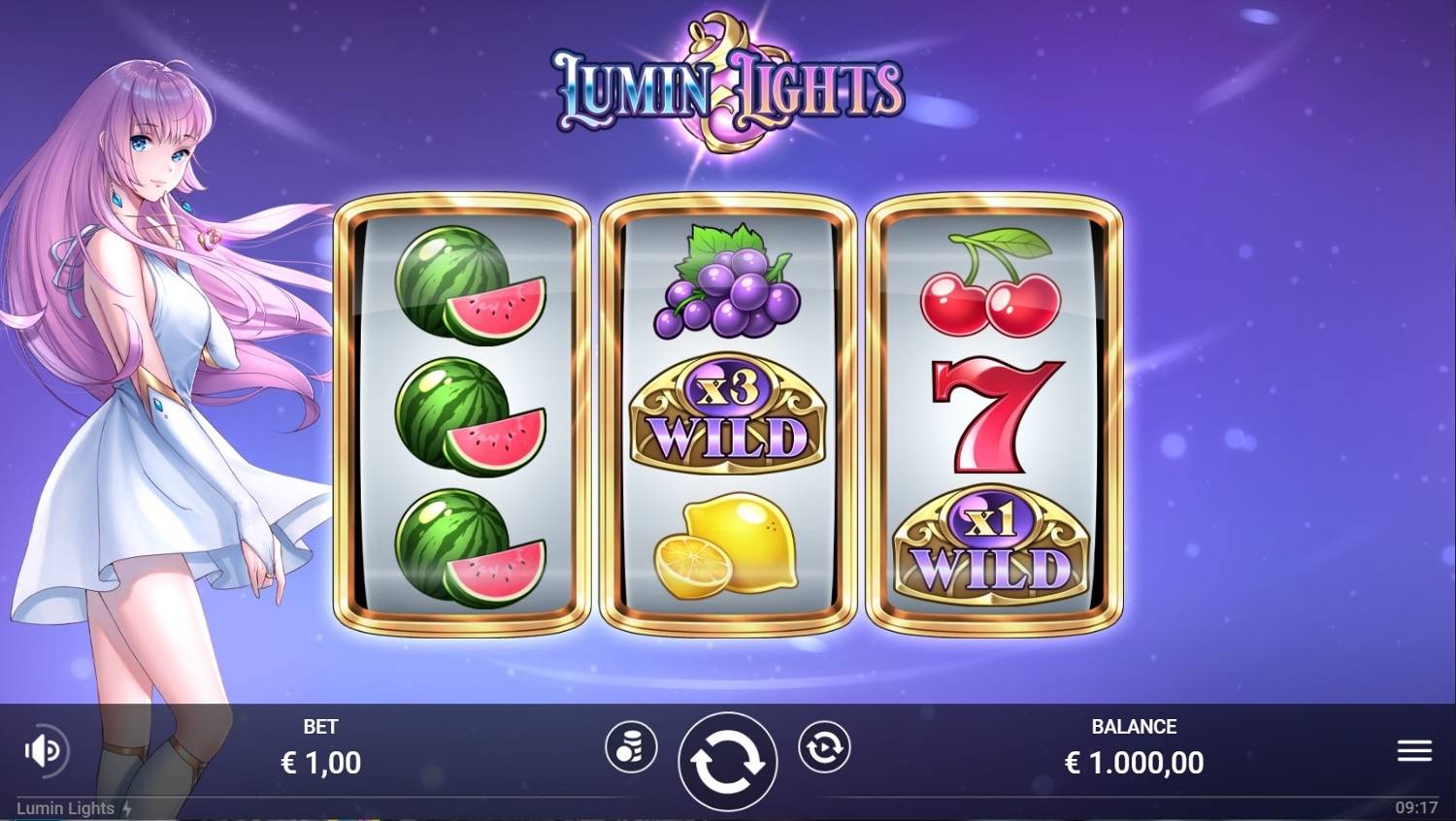Expand bet options with the coins control
The image size is (1456, 821).
coord(632,748)
